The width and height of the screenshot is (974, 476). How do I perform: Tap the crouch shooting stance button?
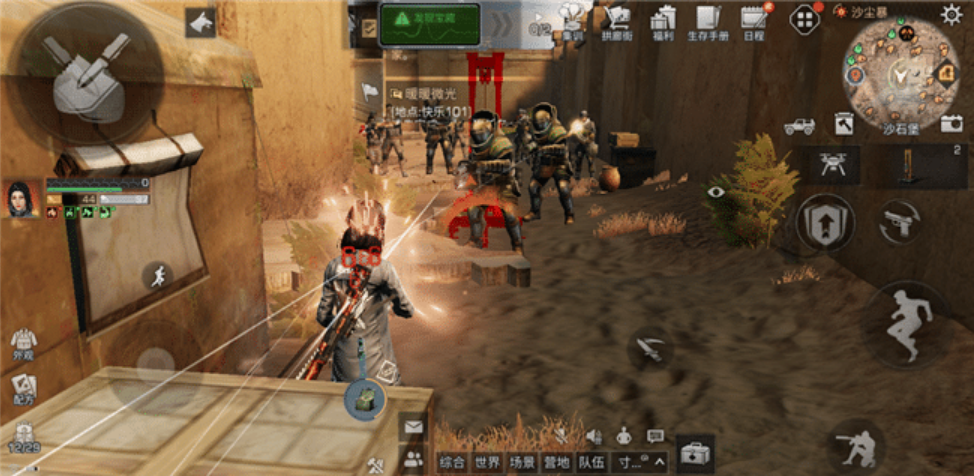click(x=856, y=445)
